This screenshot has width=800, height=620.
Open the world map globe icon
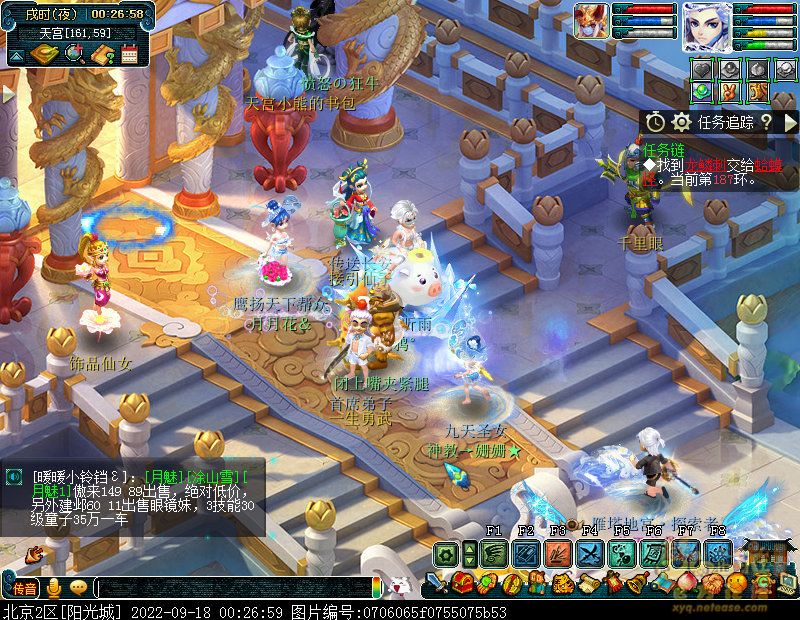(x=73, y=54)
